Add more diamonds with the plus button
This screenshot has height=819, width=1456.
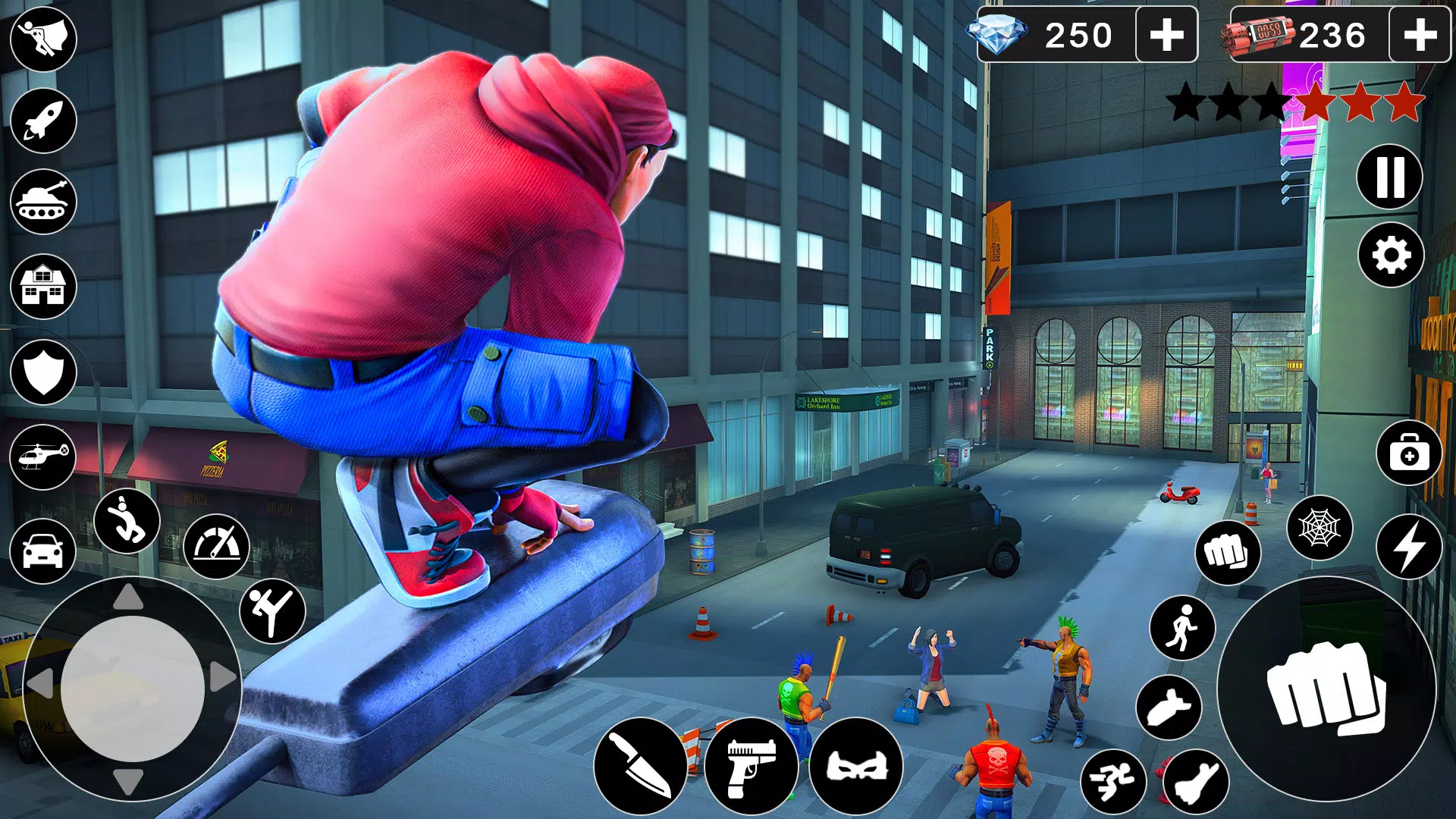1166,33
